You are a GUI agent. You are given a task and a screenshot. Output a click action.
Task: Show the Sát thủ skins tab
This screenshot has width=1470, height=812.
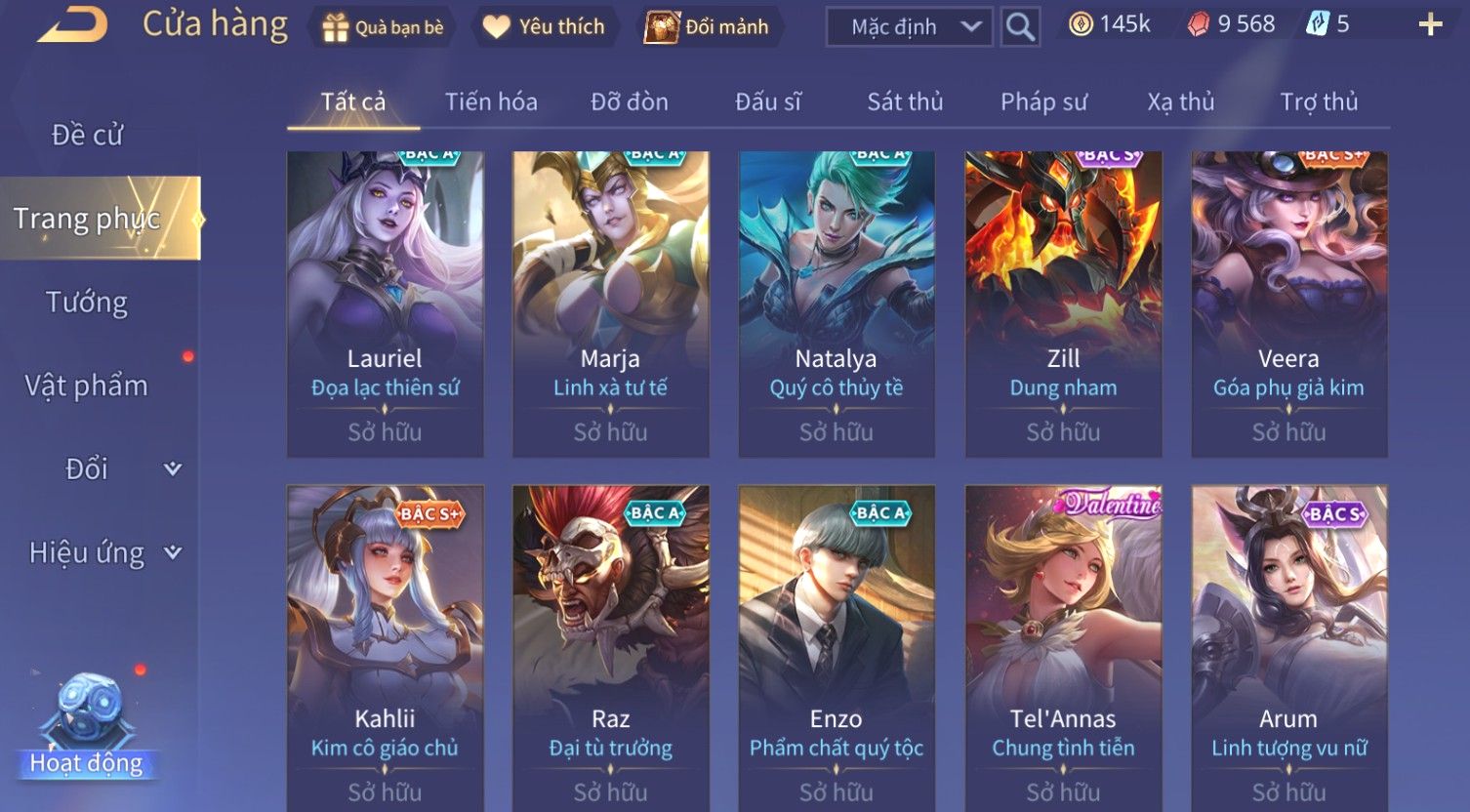905,101
